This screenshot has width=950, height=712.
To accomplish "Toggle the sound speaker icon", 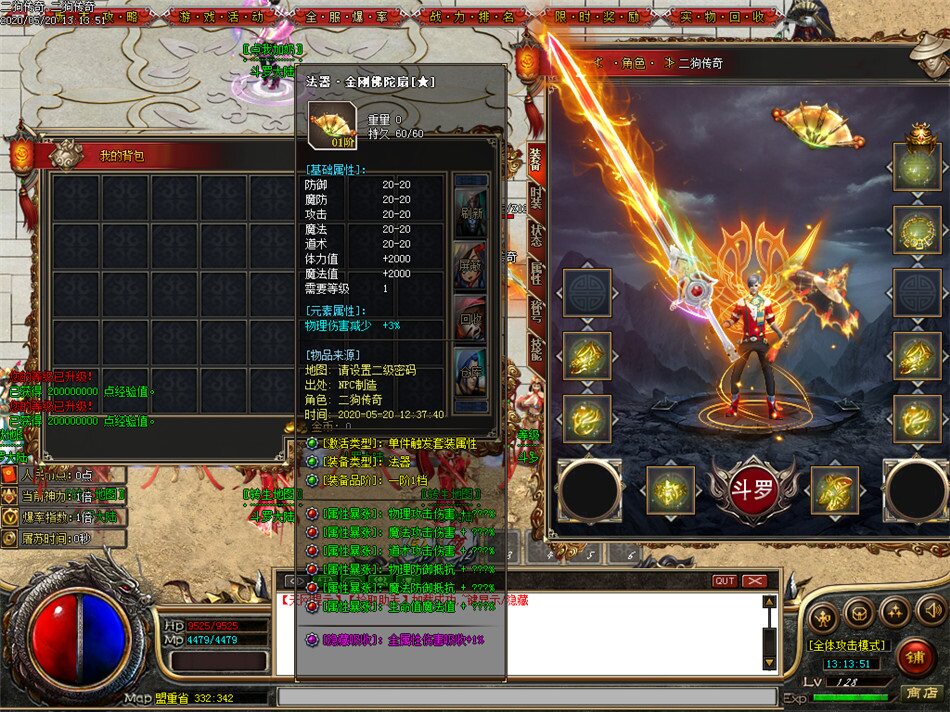I will pyautogui.click(x=931, y=610).
